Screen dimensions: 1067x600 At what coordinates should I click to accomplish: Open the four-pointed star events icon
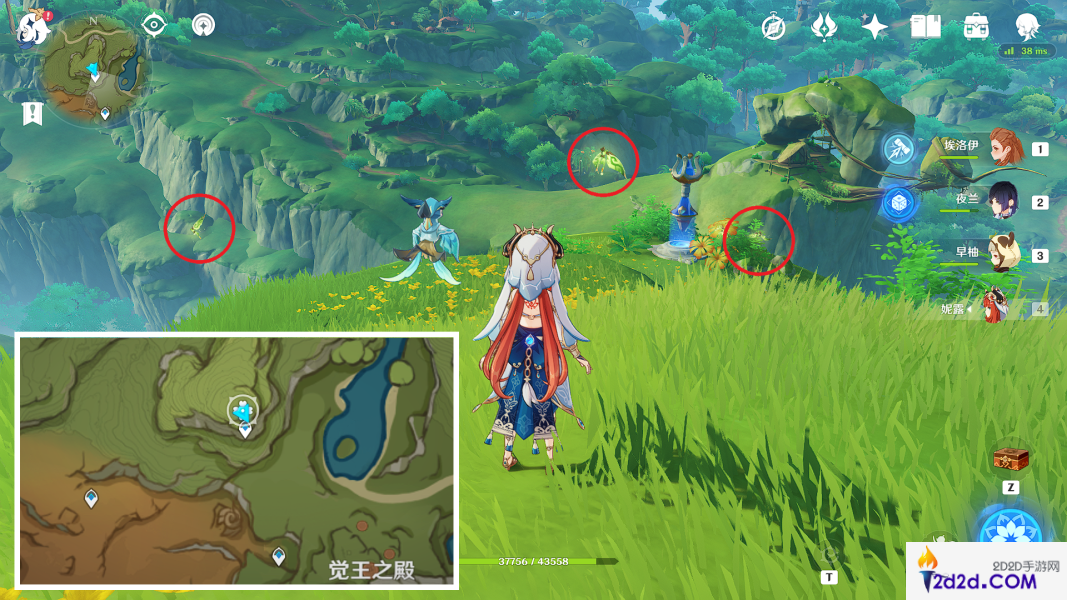tap(875, 27)
